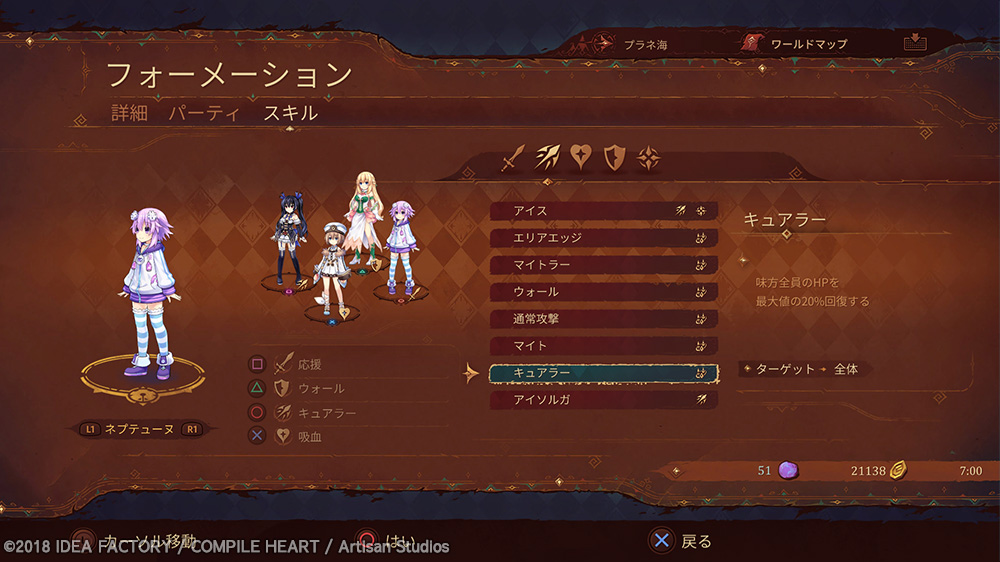Filter skills by the sword category icon
The height and width of the screenshot is (562, 1000).
tap(514, 158)
